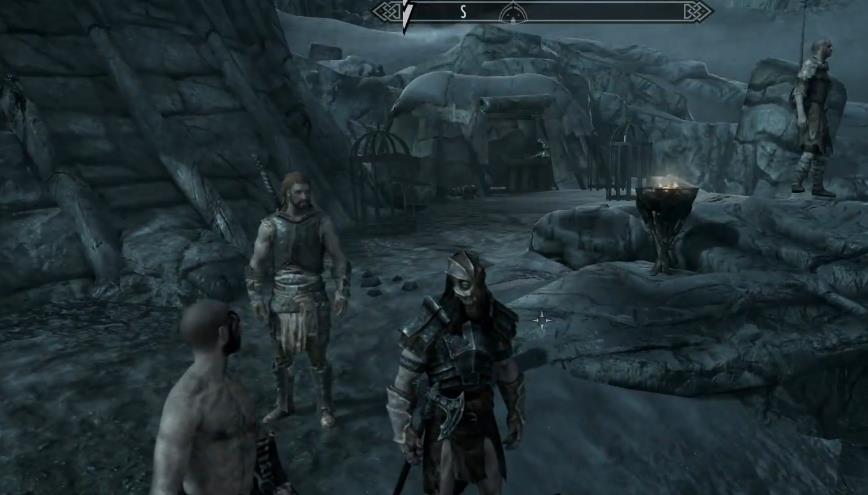Select the domed location marker on the compass

click(513, 12)
